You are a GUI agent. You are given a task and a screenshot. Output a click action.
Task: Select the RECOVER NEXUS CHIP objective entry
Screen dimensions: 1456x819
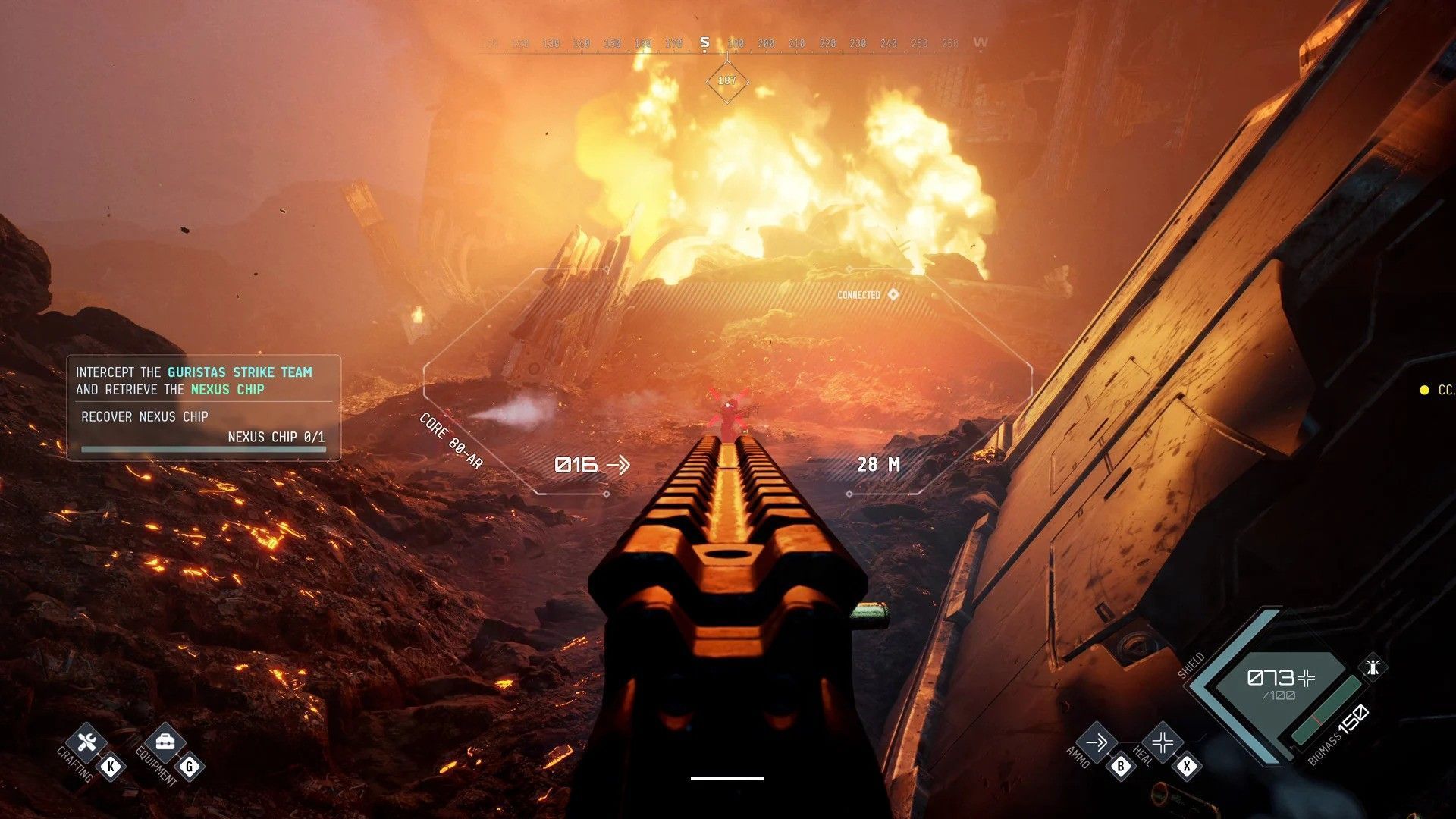pos(144,416)
